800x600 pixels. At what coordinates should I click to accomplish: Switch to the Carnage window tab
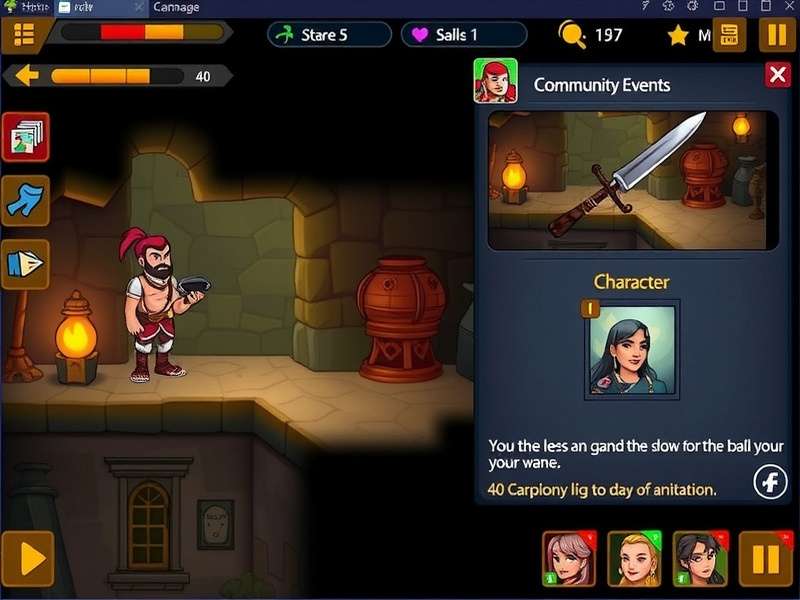coord(176,7)
